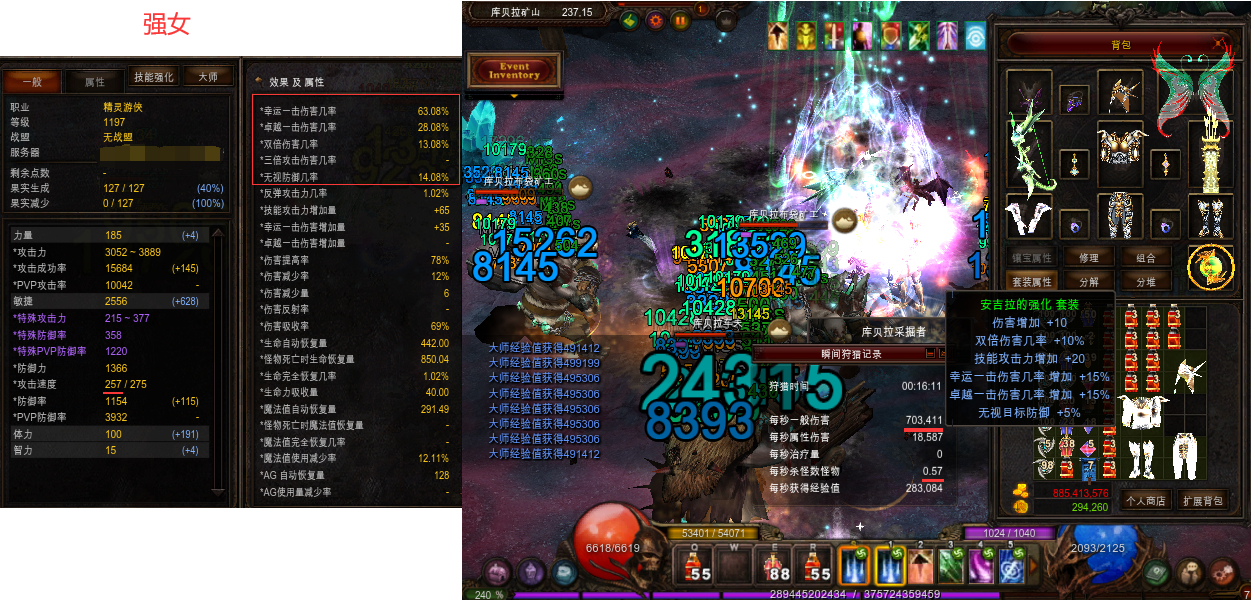Close the 背包 inventory window
1251x600 pixels.
coord(1220,44)
